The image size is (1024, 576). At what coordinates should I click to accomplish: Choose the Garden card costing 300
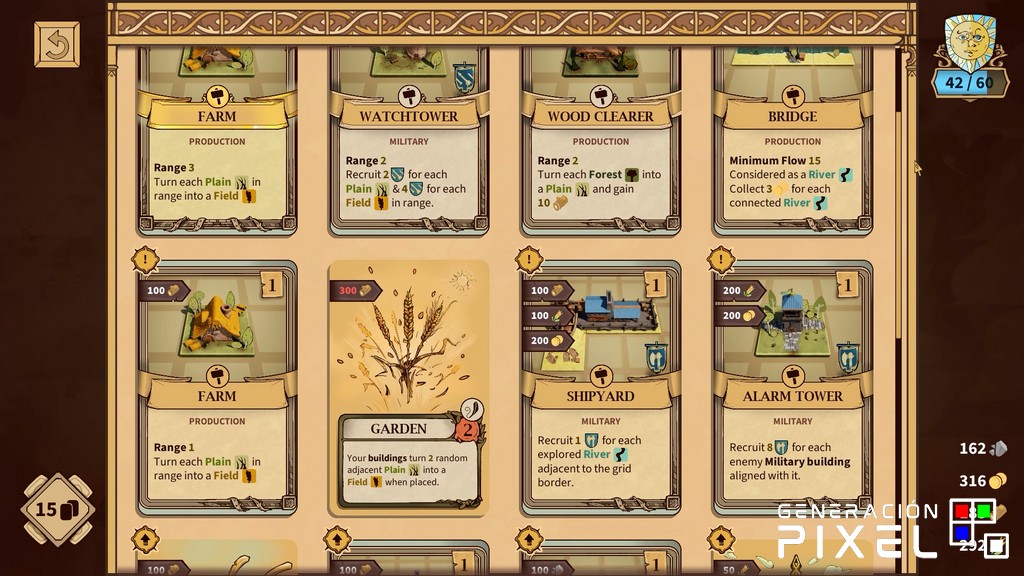pyautogui.click(x=408, y=390)
